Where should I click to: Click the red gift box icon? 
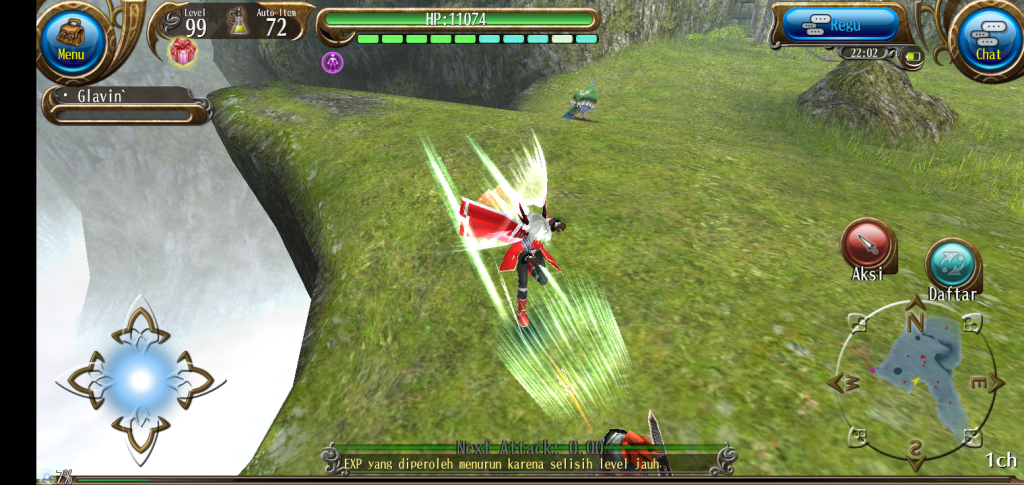(x=182, y=52)
